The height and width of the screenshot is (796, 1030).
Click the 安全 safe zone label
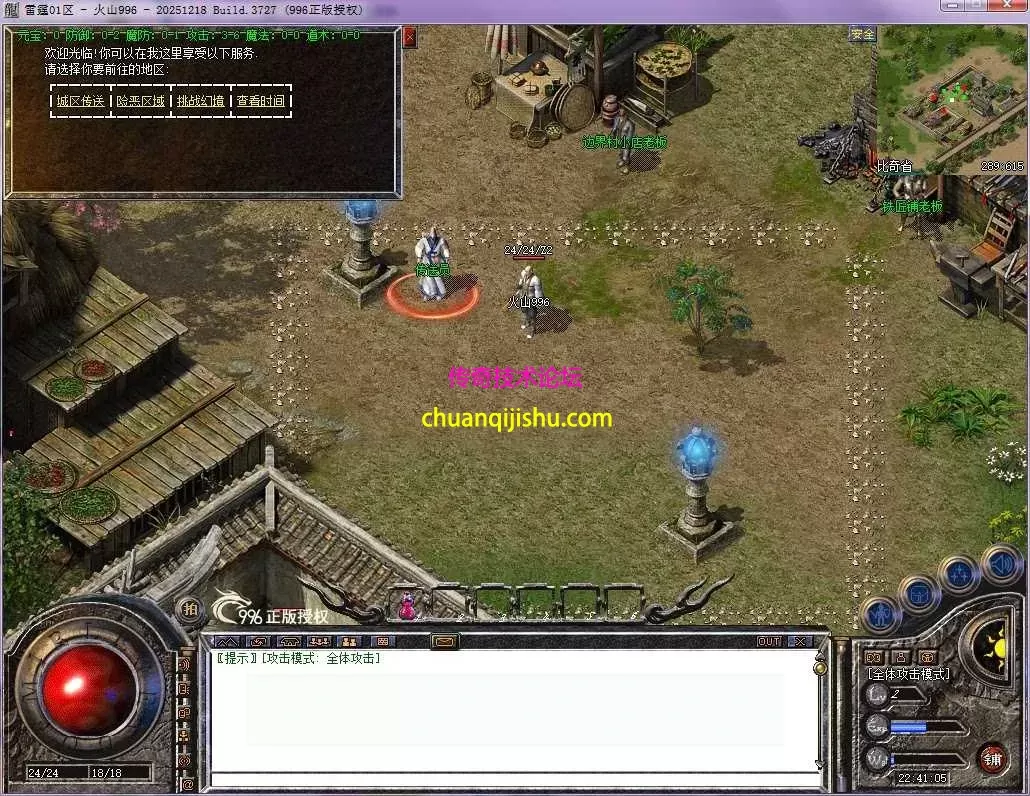point(862,34)
